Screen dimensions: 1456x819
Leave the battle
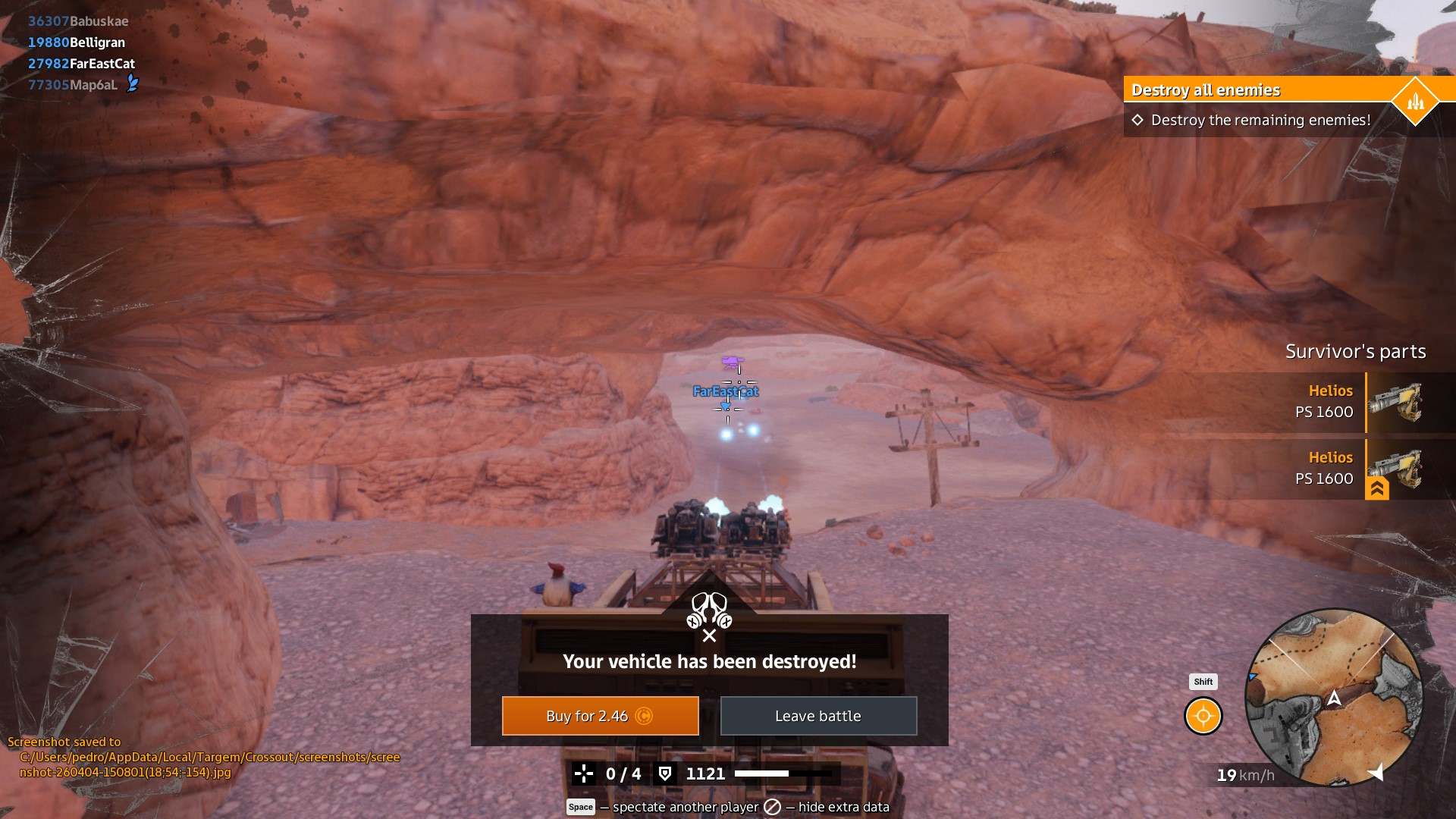(x=818, y=716)
